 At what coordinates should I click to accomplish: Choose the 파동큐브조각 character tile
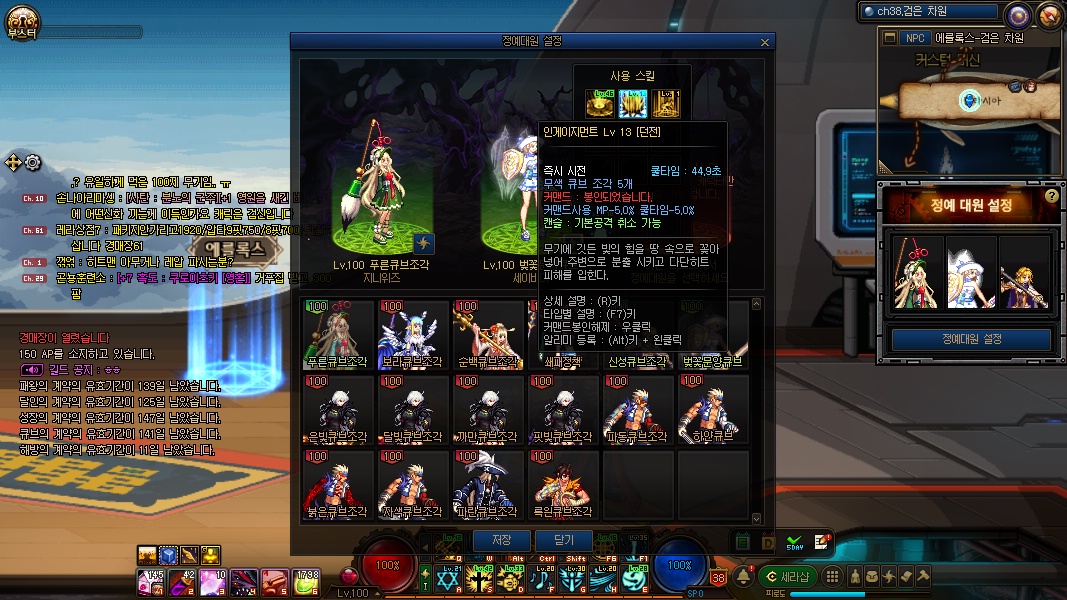638,410
